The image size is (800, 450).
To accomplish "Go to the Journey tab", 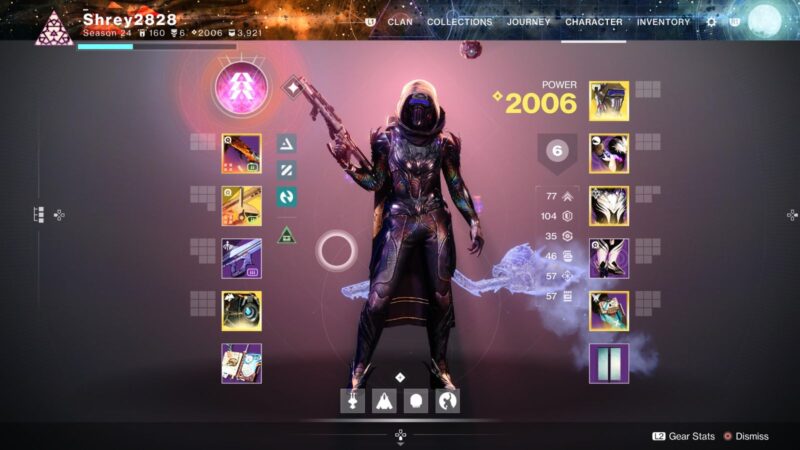I will pos(528,22).
